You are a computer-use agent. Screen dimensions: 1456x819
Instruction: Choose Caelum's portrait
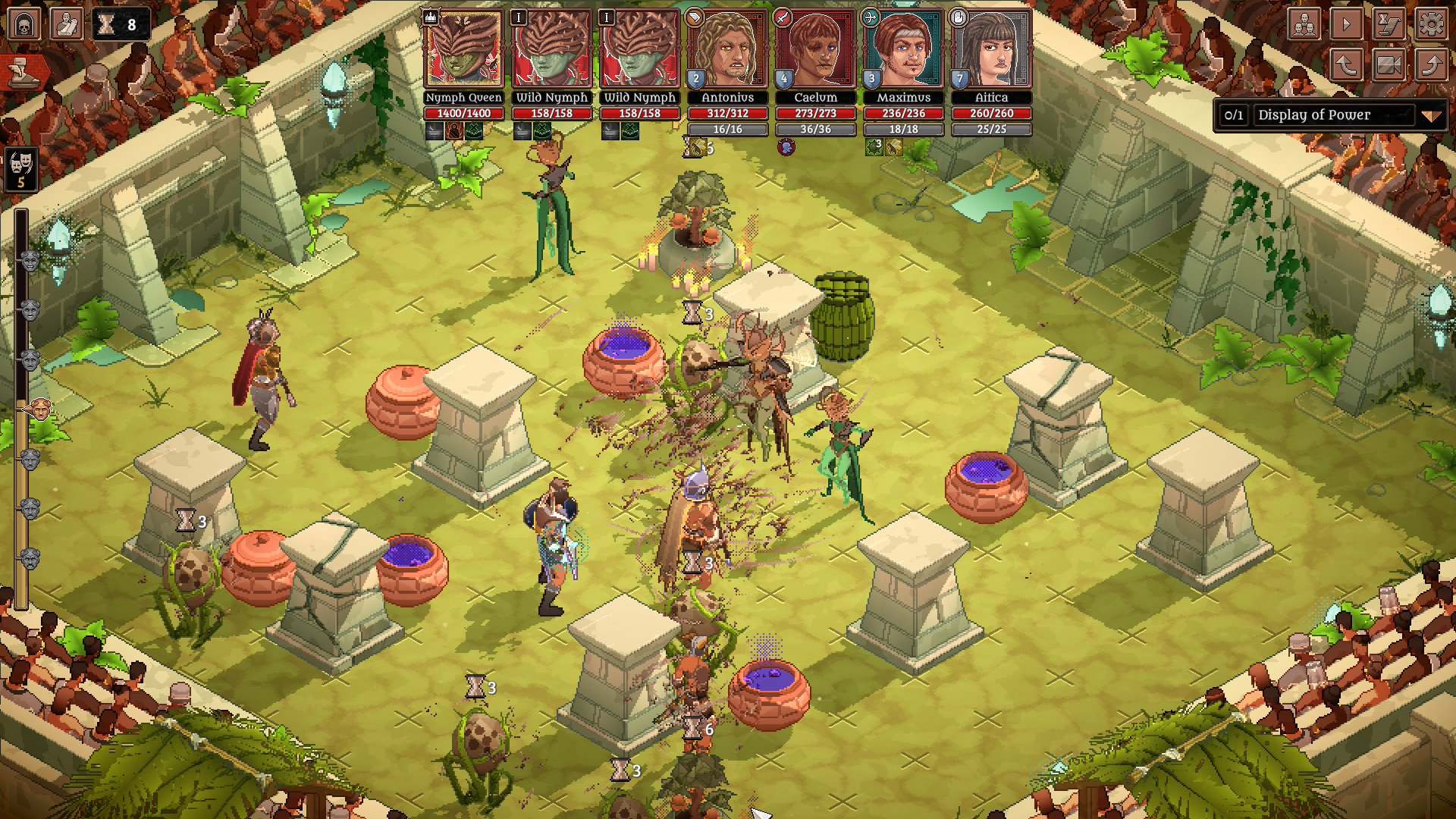pos(815,49)
